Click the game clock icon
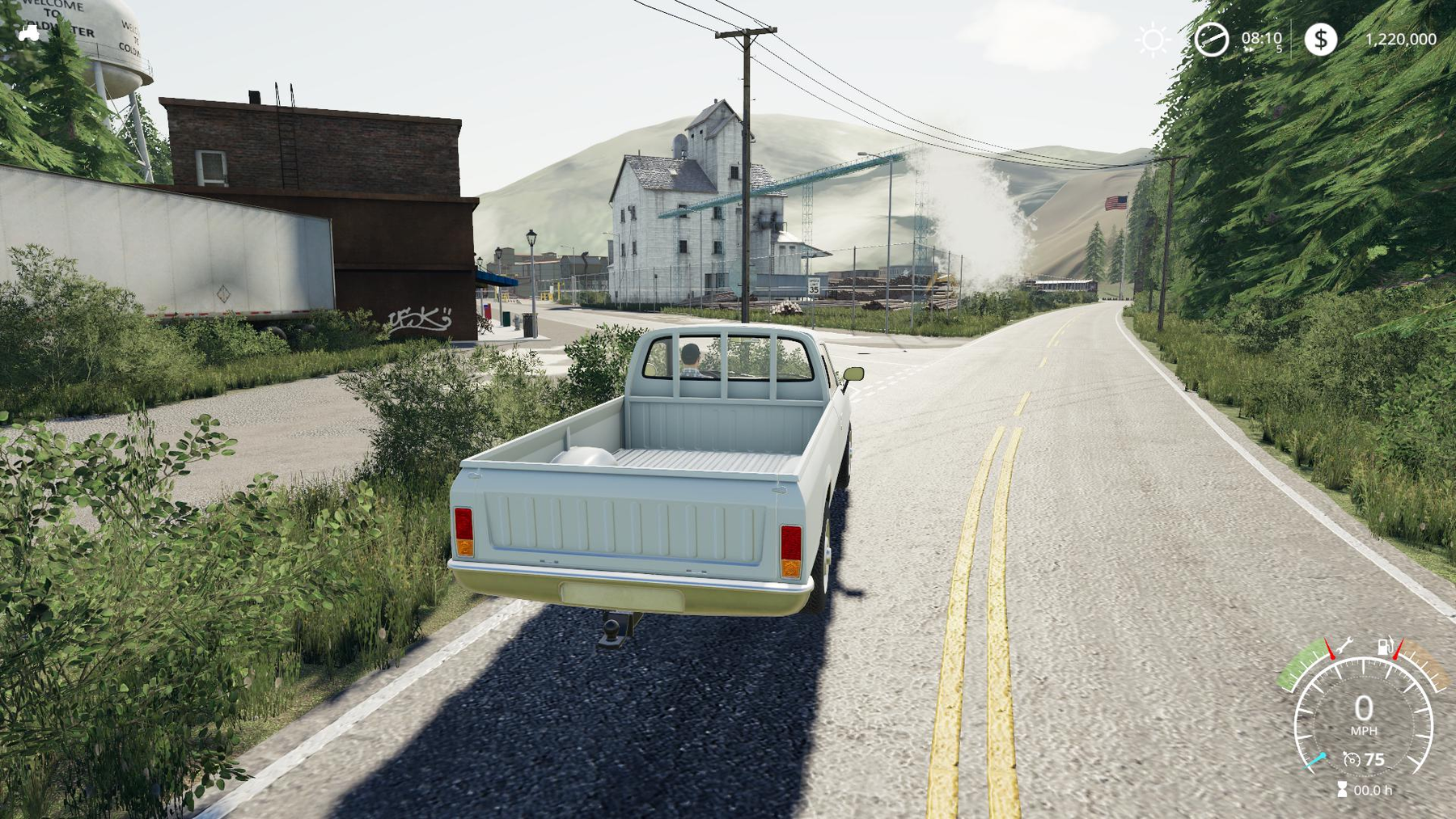 click(1211, 40)
